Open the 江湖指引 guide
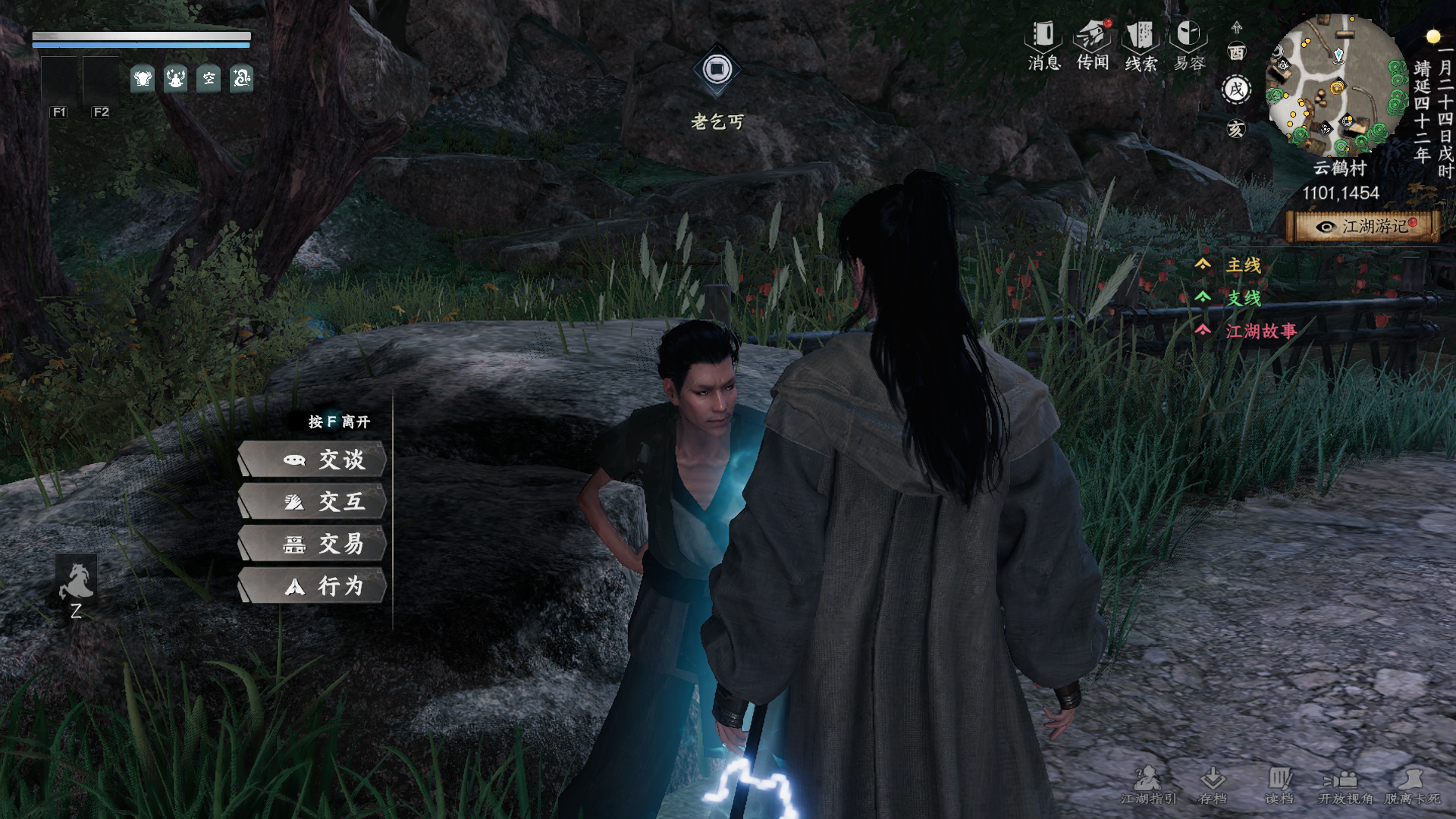Viewport: 1456px width, 819px height. 1148,785
